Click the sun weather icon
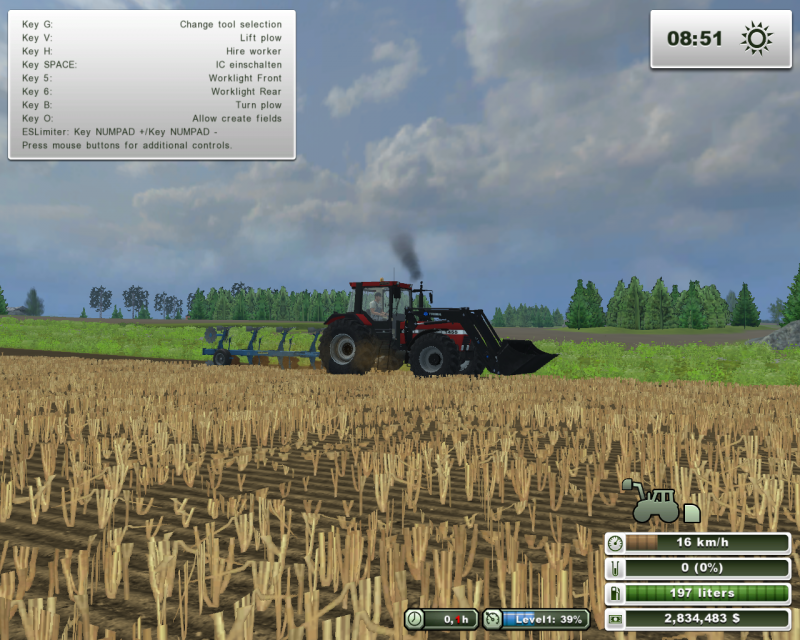The height and width of the screenshot is (640, 800). coord(757,39)
